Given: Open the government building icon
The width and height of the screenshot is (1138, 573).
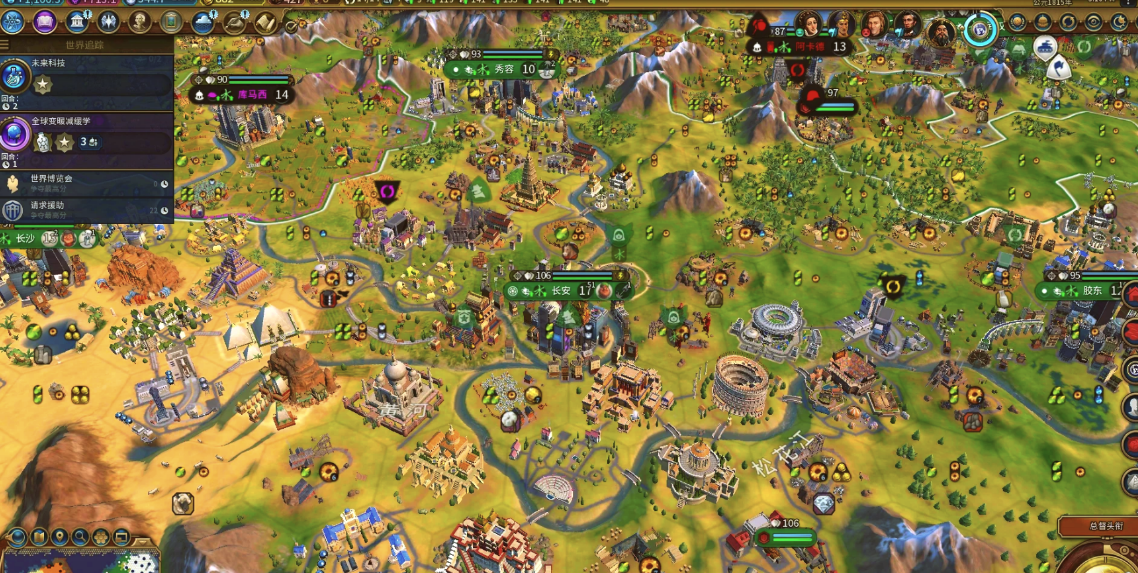Looking at the screenshot, I should tap(78, 21).
